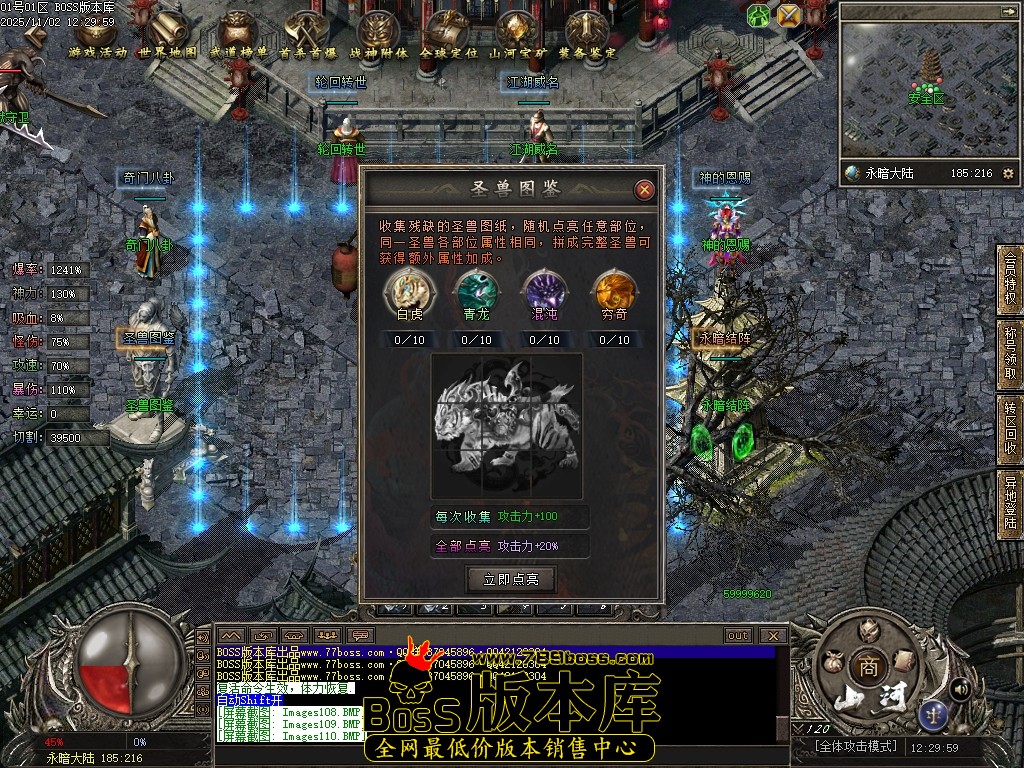Screen dimensions: 1024x768
Task: Open the 首杀首爆 menu
Action: [307, 35]
